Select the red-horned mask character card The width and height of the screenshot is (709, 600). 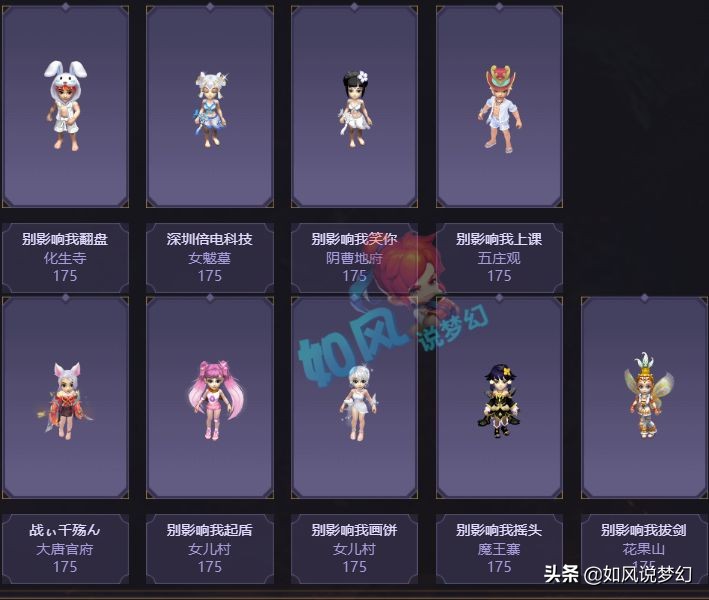(499, 106)
